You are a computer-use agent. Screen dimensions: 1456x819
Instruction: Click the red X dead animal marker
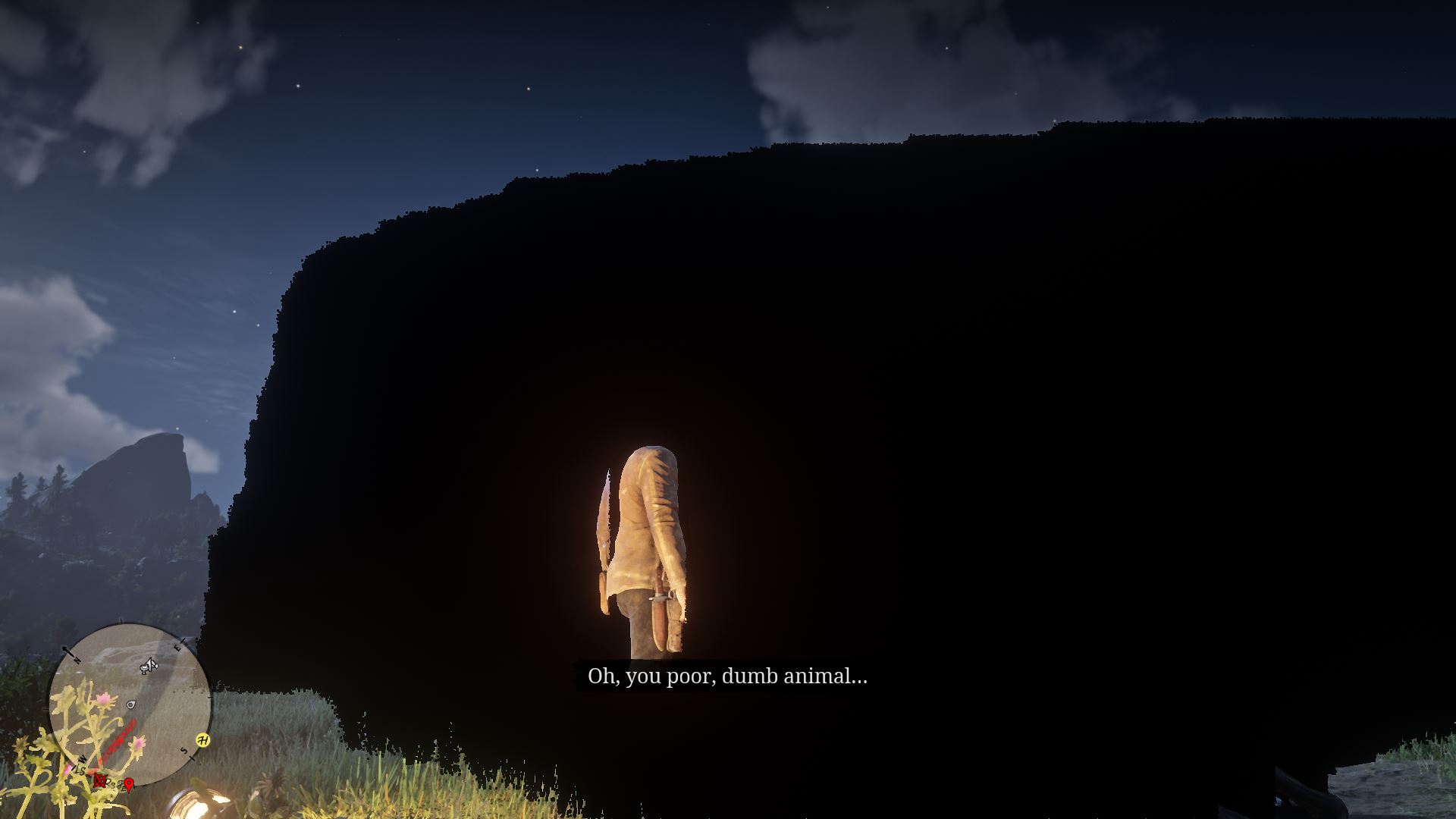click(99, 780)
